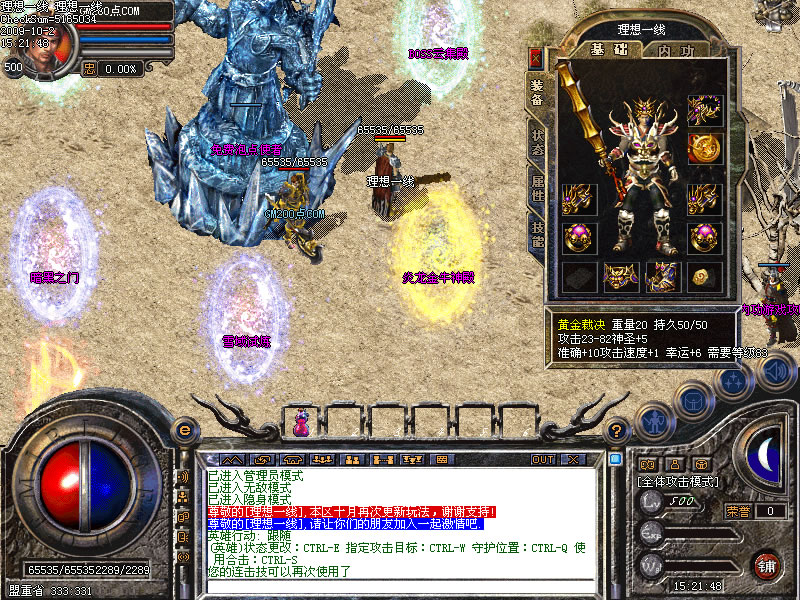Image resolution: width=800 pixels, height=600 pixels.
Task: Open the 属性 side tab
Action: (536, 189)
